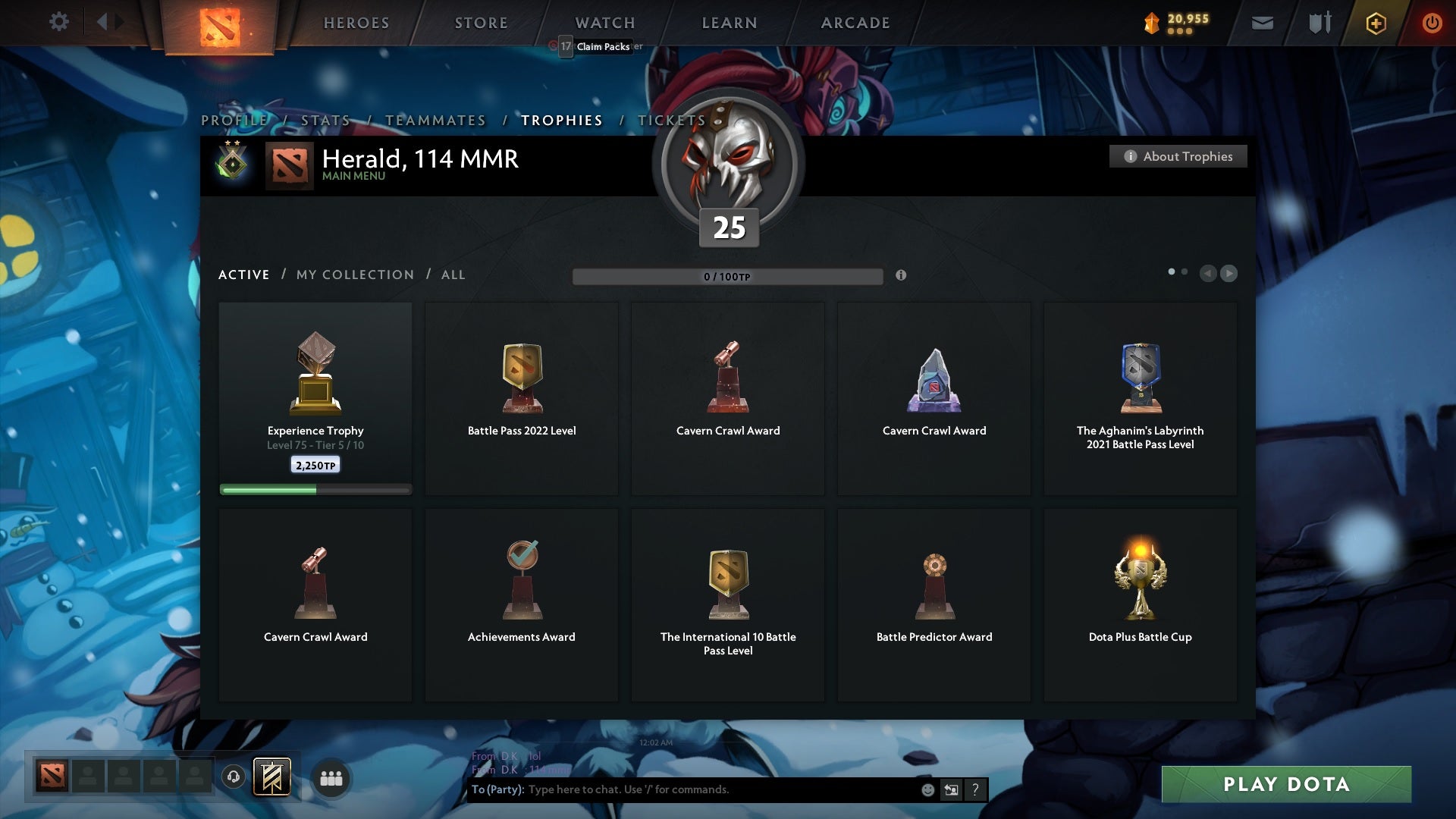Open your mail inbox via the envelope icon
Image resolution: width=1456 pixels, height=819 pixels.
tap(1263, 23)
